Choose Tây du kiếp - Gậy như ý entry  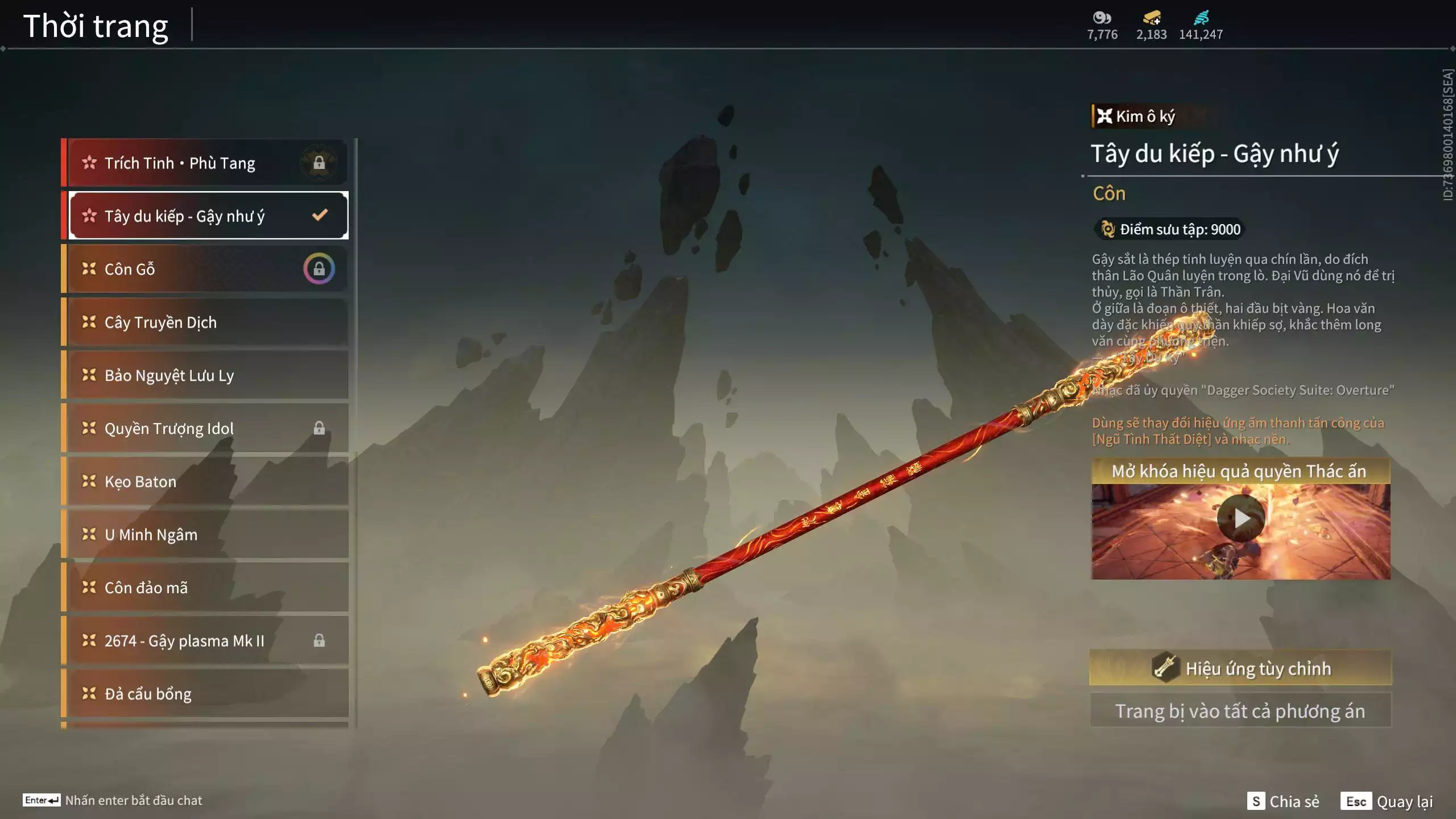(206, 216)
